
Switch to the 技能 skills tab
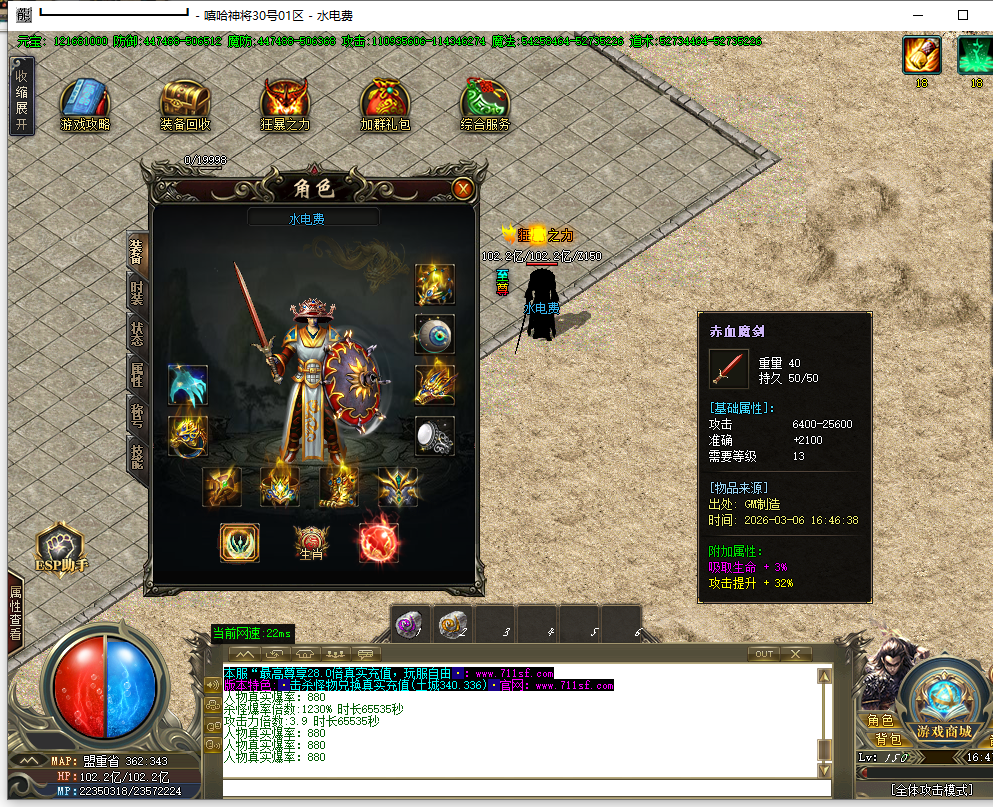coord(138,457)
